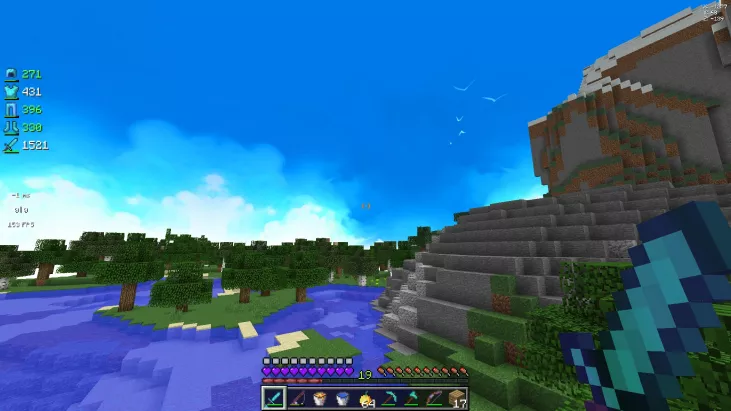Screen dimensions: 731x411
Task: Click the diamond leggings durability icon
Action: click(11, 110)
